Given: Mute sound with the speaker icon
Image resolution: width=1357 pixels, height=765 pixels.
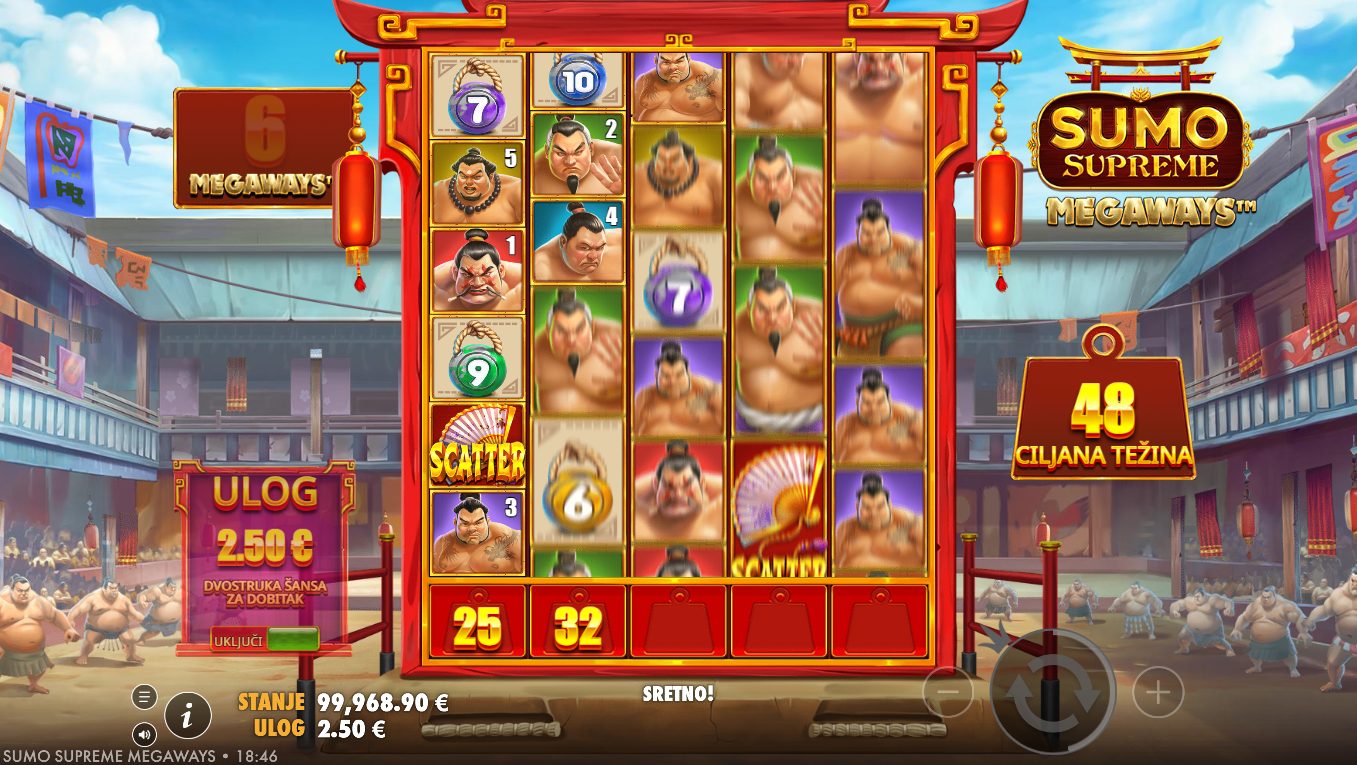Looking at the screenshot, I should [x=144, y=735].
